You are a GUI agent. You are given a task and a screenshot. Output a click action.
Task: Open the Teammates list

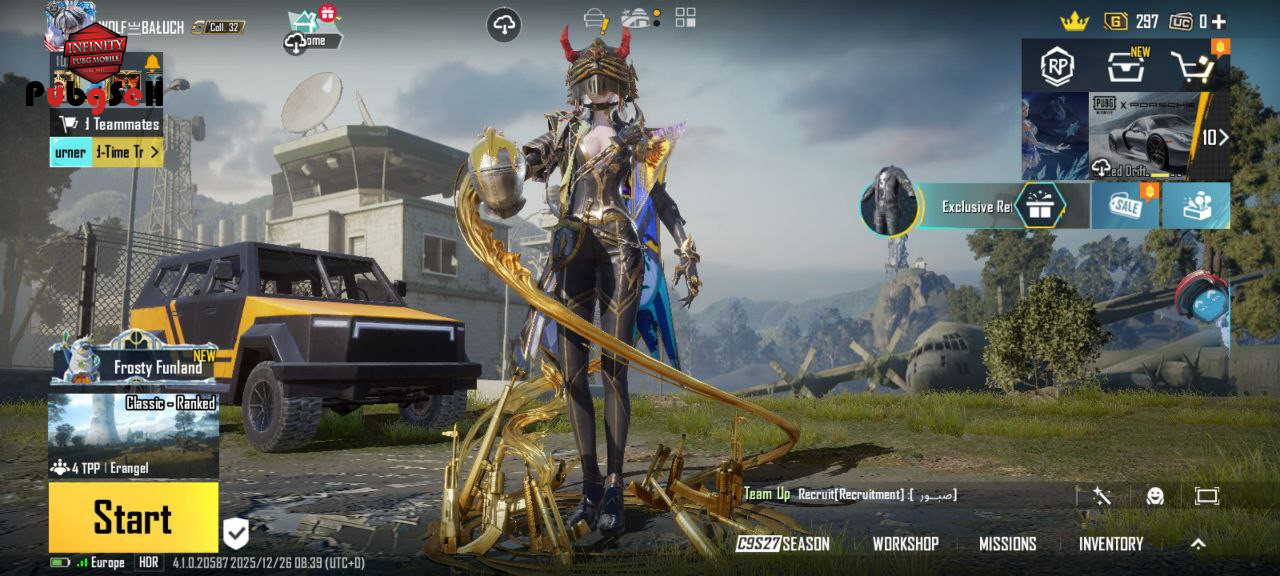(110, 124)
